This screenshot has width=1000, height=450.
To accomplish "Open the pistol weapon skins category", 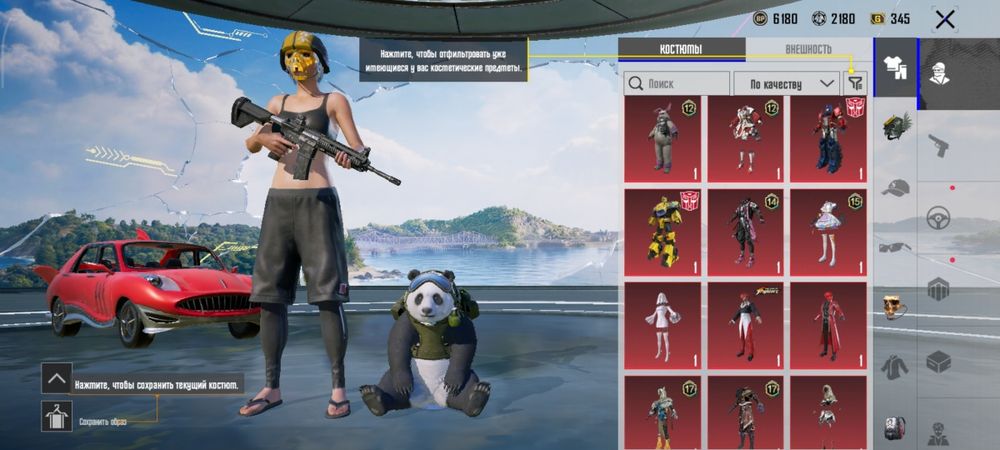I will [x=938, y=144].
